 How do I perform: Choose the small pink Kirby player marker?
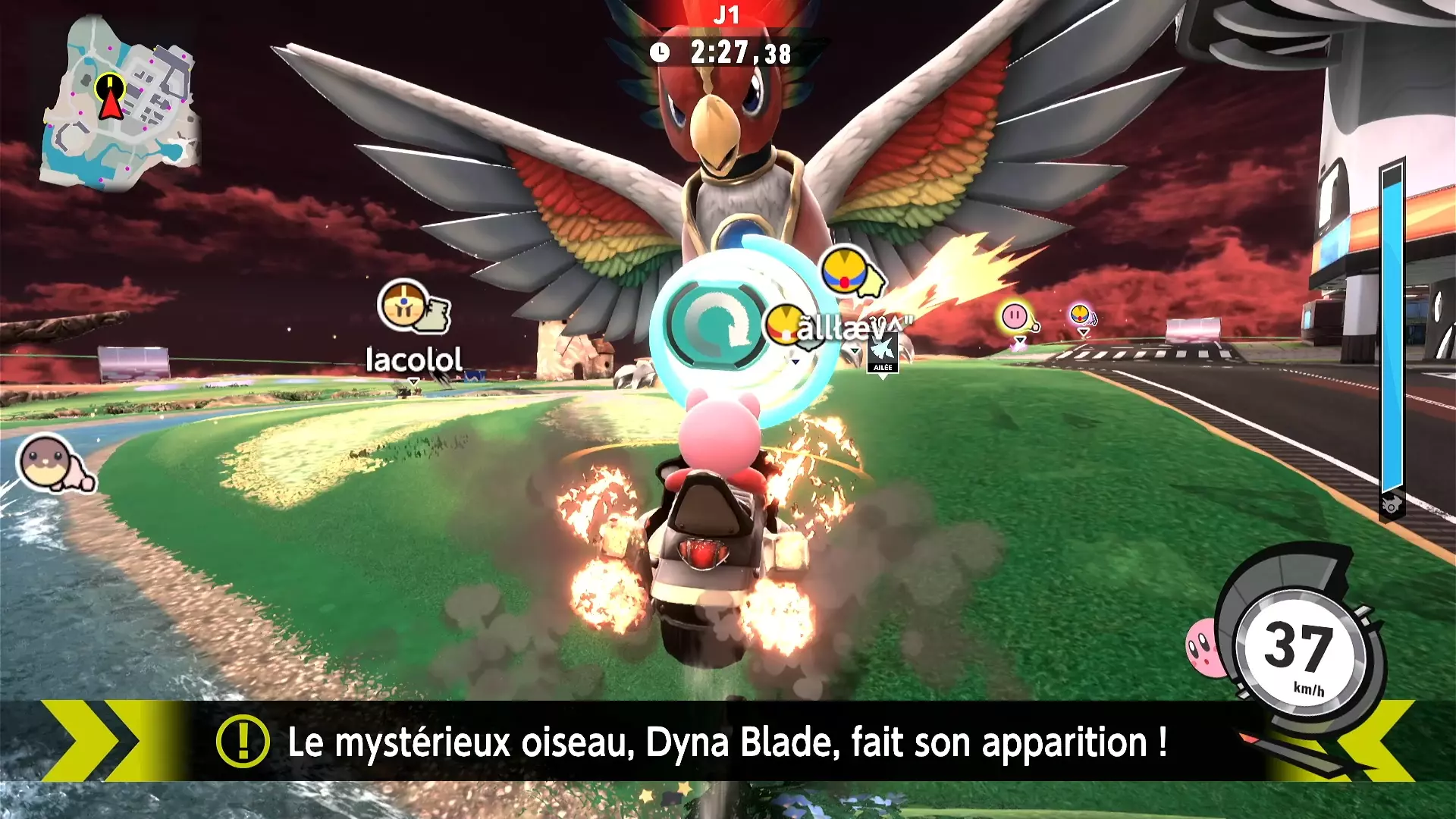pyautogui.click(x=1015, y=317)
